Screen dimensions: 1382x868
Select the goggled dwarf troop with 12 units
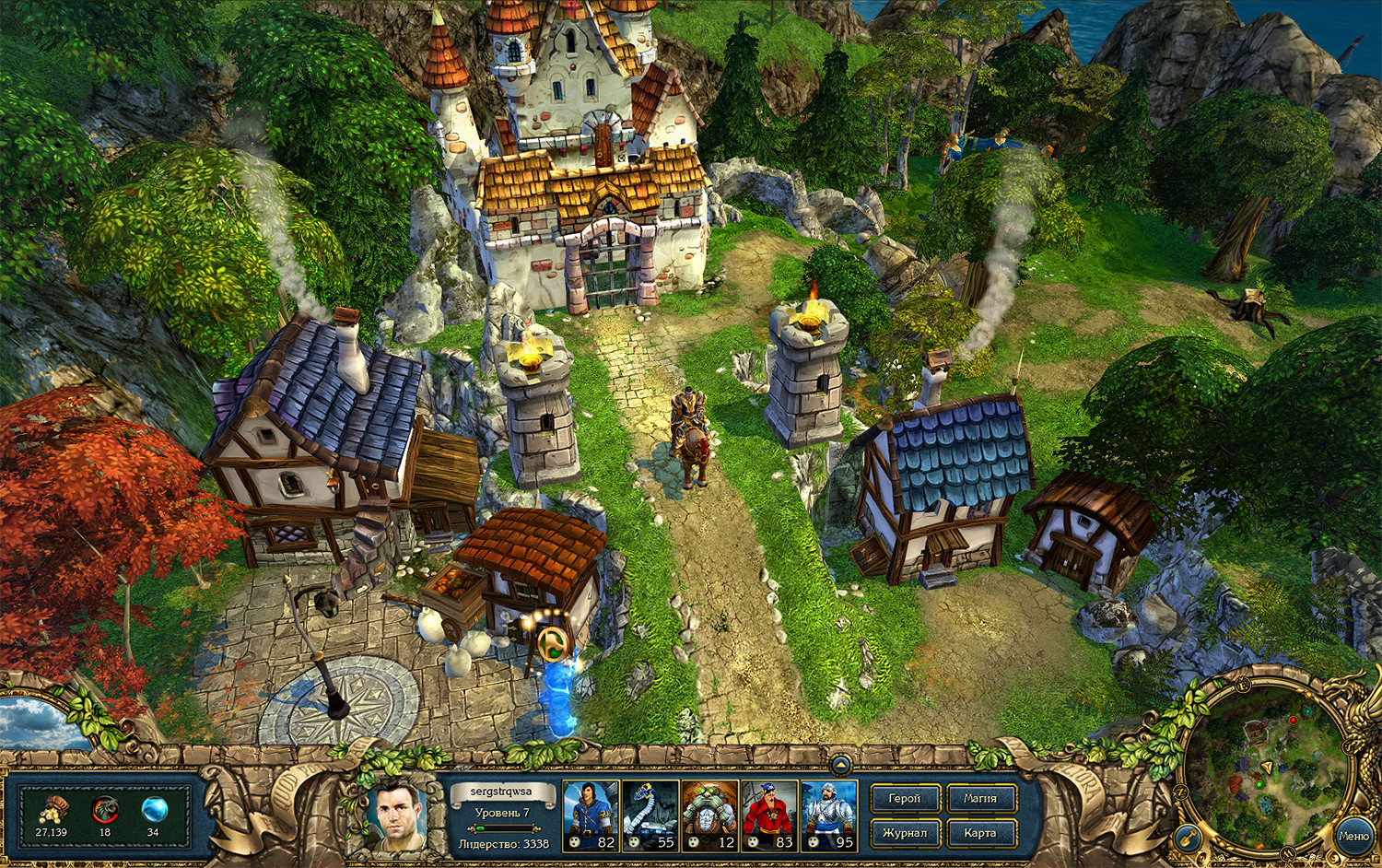(709, 815)
